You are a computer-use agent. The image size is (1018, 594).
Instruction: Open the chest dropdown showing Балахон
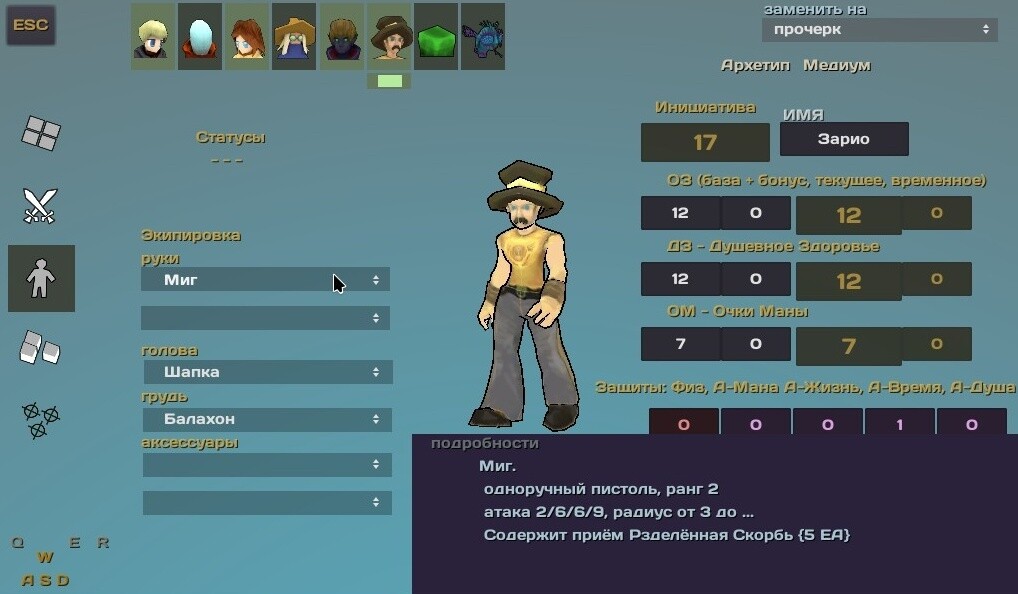pyautogui.click(x=267, y=419)
